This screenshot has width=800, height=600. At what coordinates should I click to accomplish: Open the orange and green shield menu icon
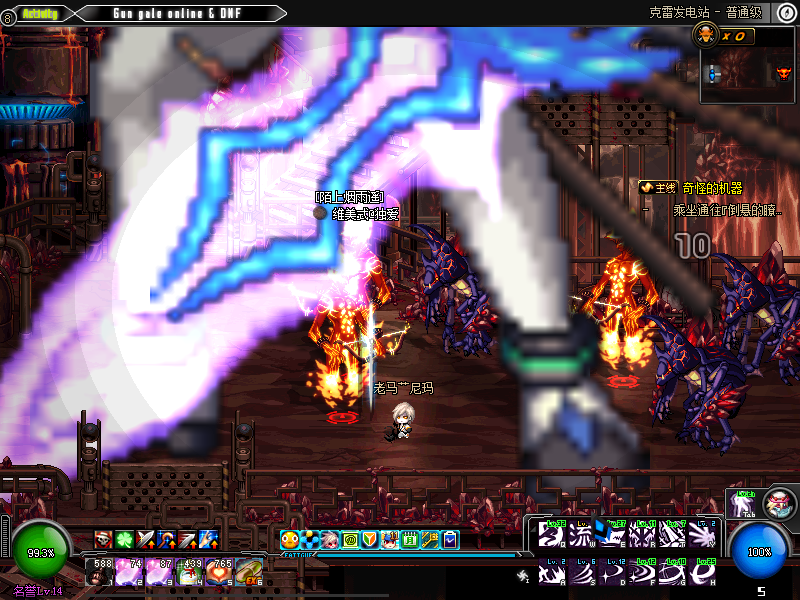[x=369, y=540]
